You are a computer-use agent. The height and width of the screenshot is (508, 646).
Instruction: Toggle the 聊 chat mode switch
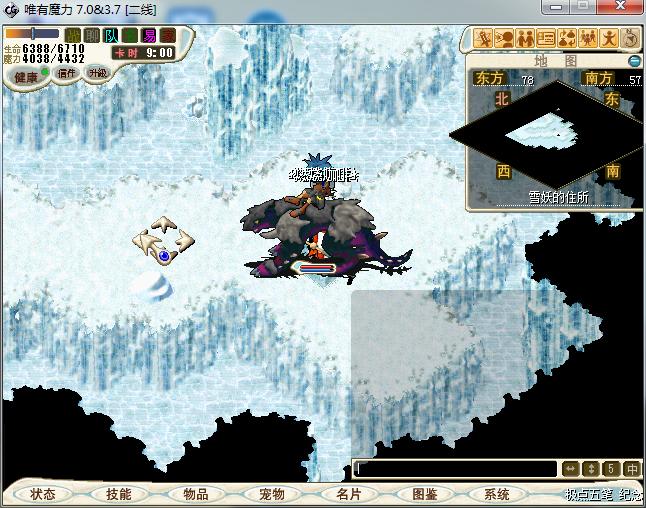pyautogui.click(x=92, y=35)
